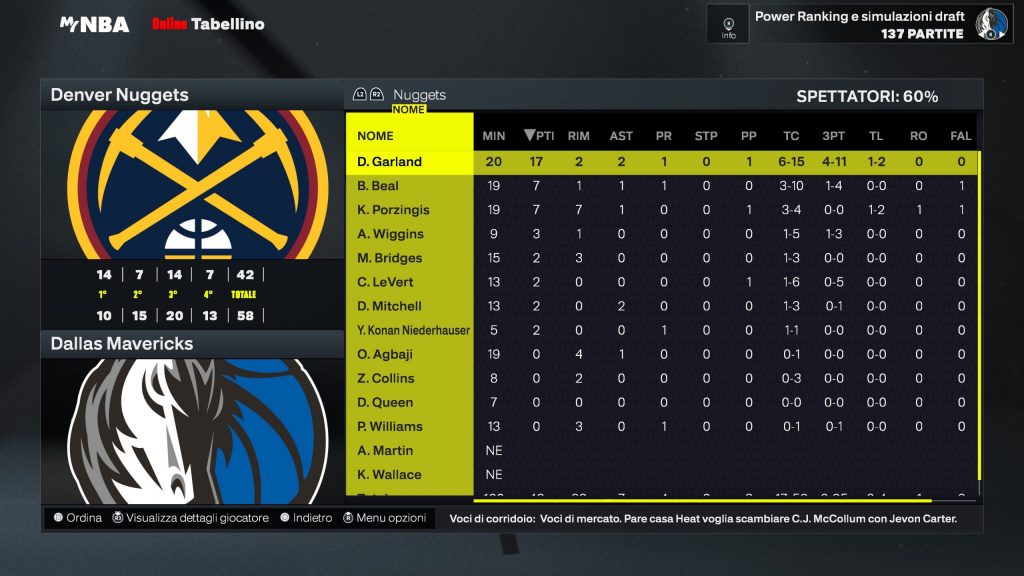Image resolution: width=1024 pixels, height=576 pixels.
Task: Open the Info panel icon
Action: (x=728, y=24)
